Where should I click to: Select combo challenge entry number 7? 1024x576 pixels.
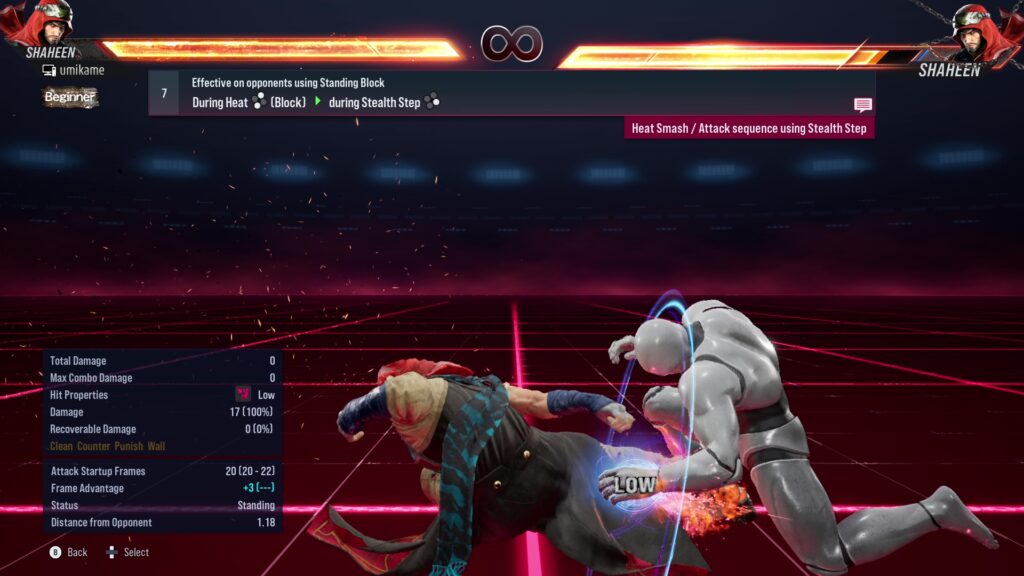coord(164,93)
